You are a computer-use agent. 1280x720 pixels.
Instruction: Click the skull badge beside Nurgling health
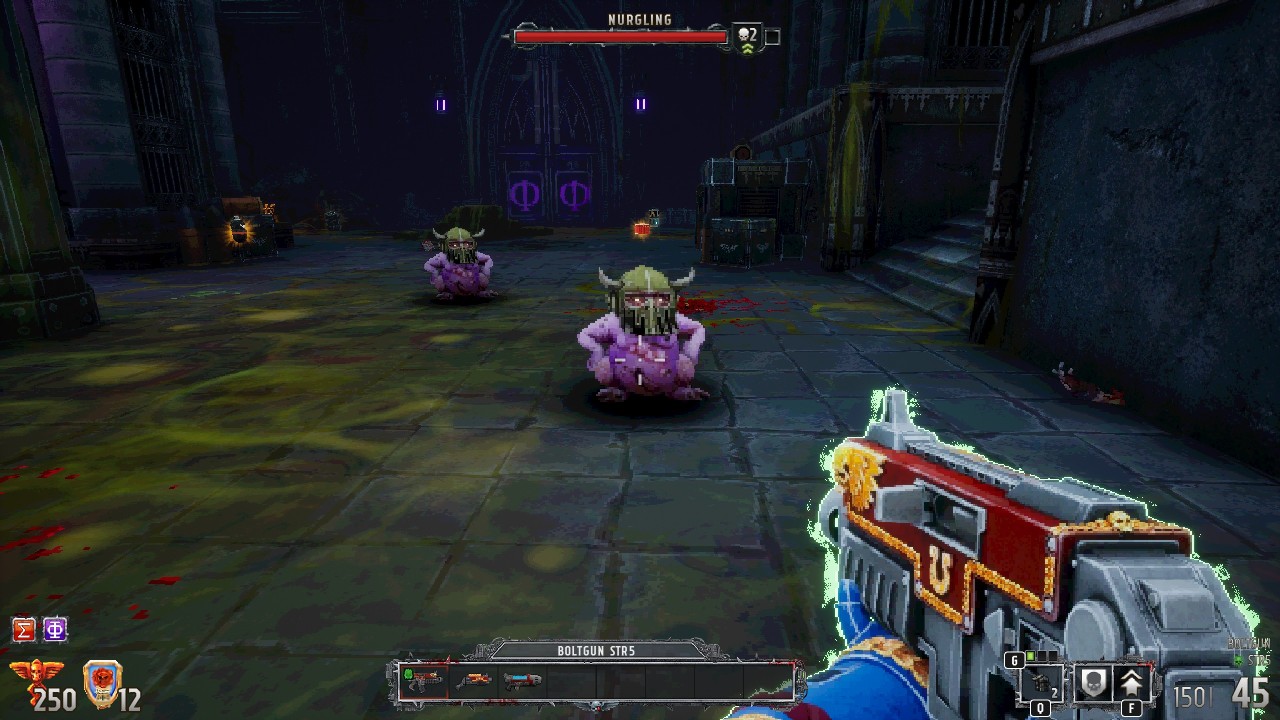(747, 37)
